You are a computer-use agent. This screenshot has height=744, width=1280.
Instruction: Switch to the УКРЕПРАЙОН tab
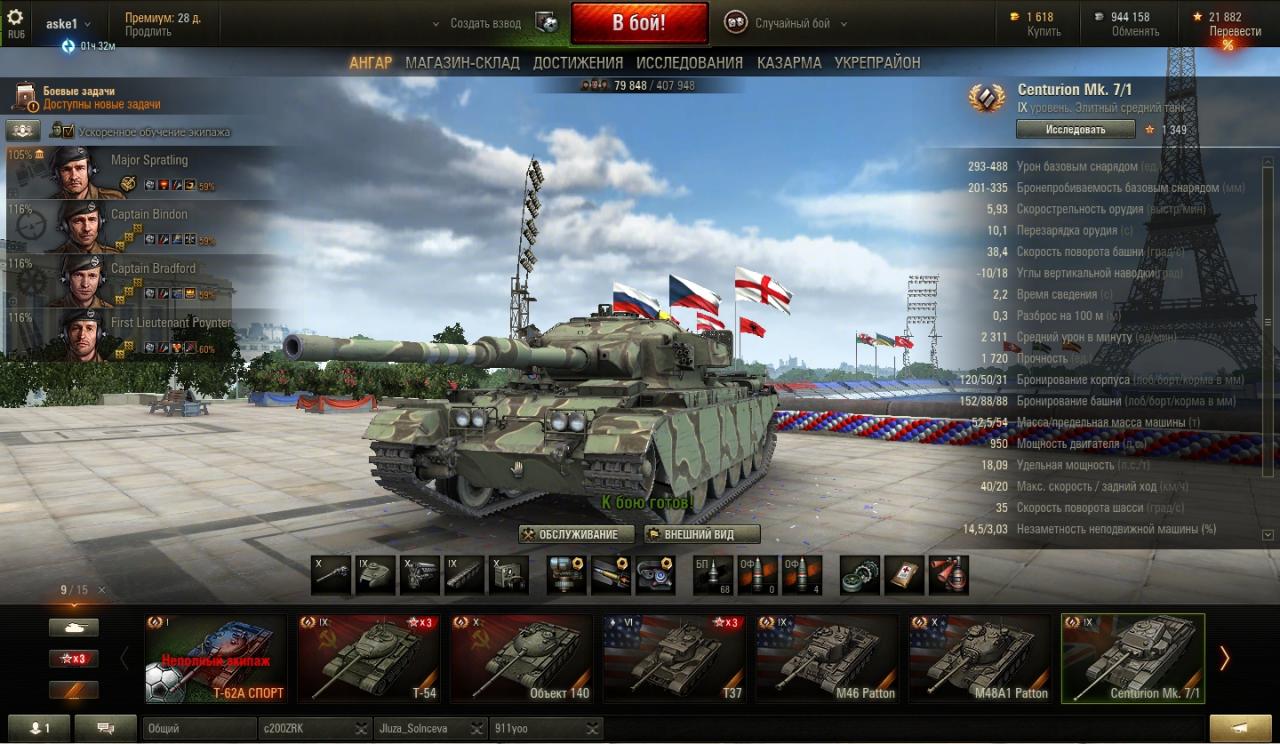pyautogui.click(x=877, y=63)
